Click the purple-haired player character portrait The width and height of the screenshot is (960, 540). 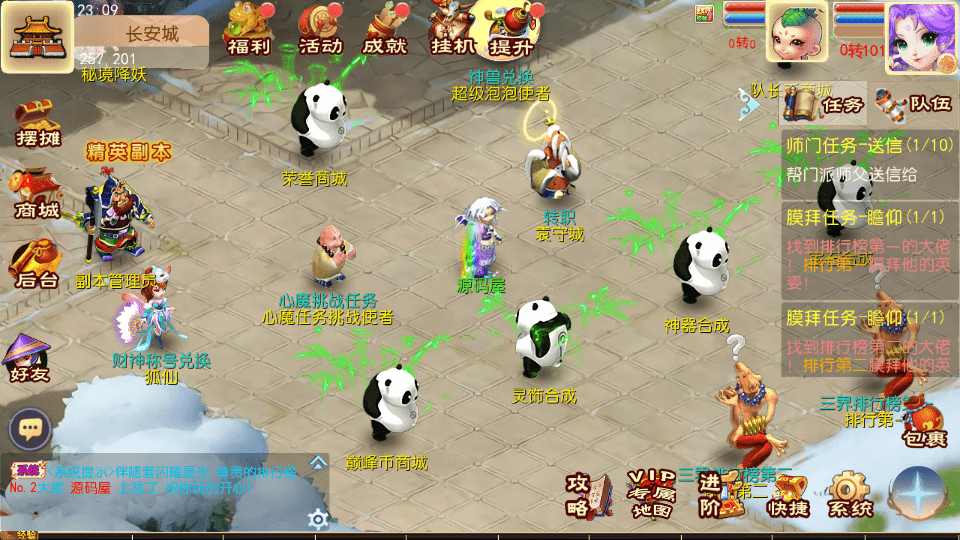pos(920,37)
